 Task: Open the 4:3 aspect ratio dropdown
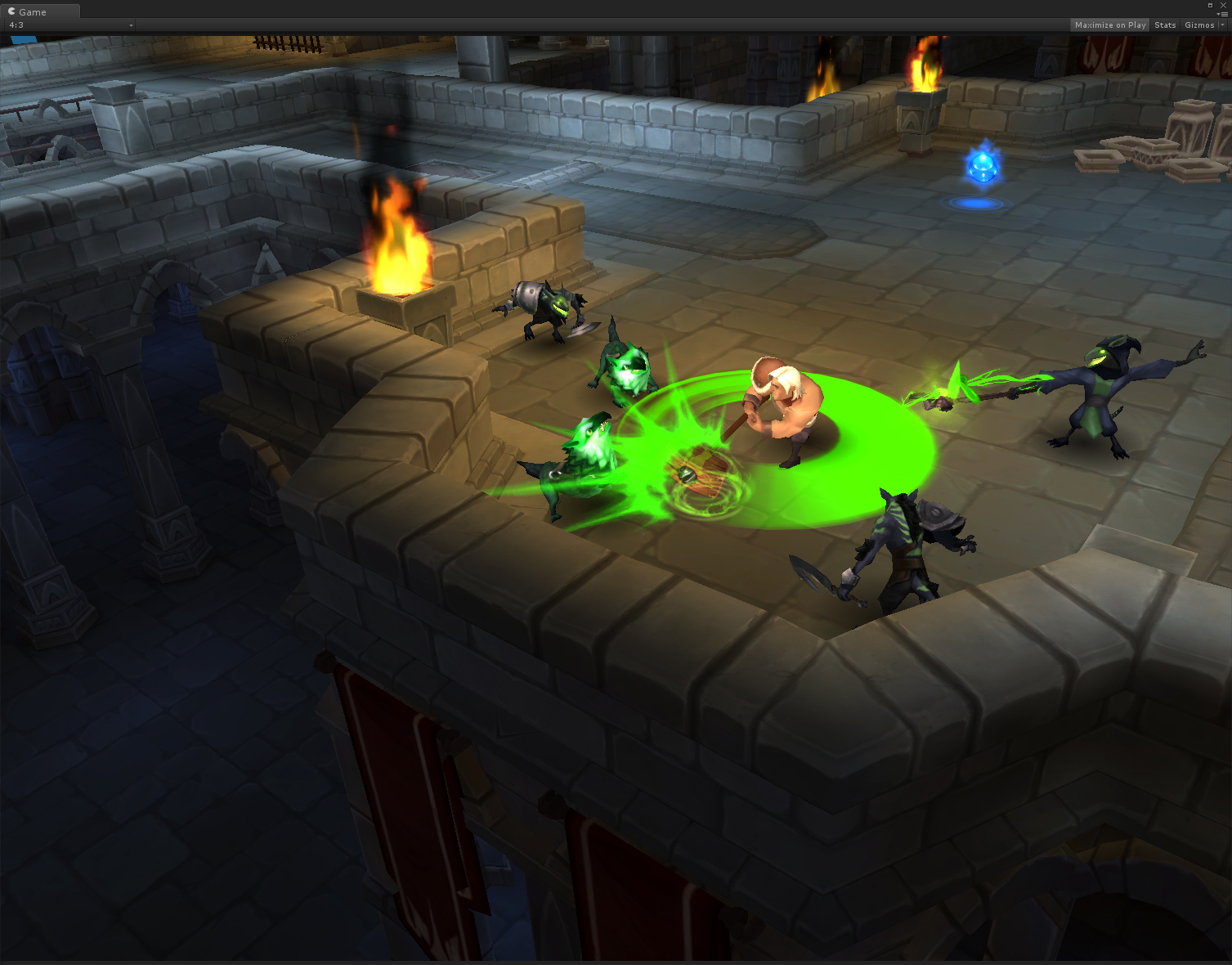tap(70, 25)
